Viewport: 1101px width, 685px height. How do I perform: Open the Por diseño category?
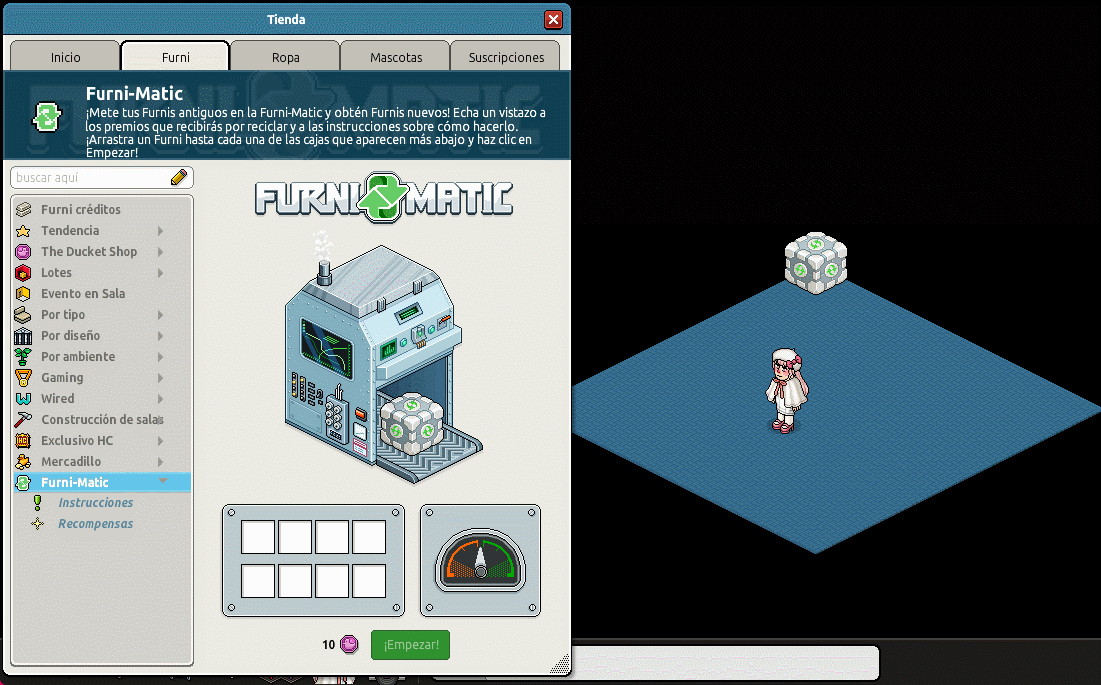tap(70, 336)
